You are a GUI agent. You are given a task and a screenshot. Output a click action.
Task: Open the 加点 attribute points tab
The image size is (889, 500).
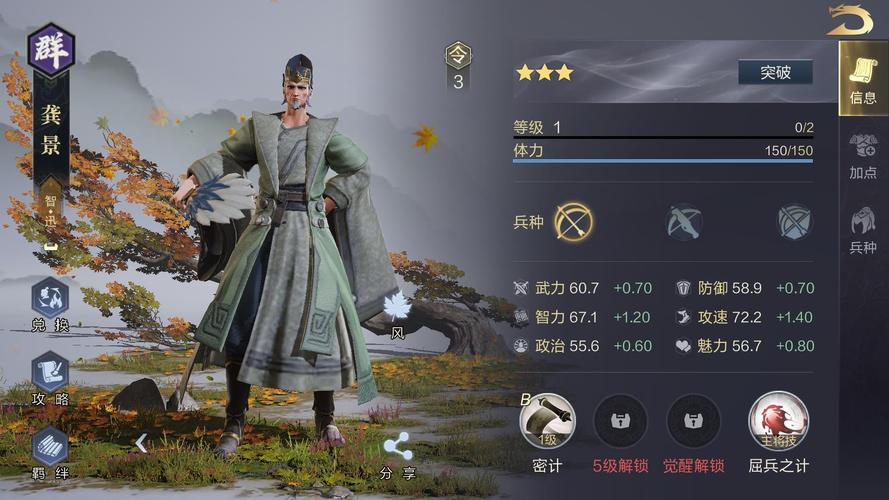tap(863, 154)
